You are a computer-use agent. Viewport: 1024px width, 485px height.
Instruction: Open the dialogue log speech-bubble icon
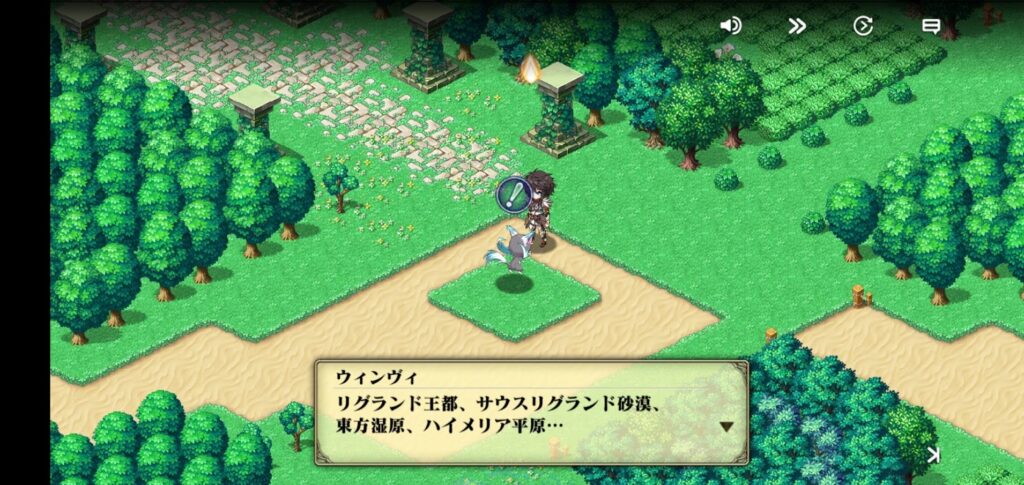click(x=930, y=26)
